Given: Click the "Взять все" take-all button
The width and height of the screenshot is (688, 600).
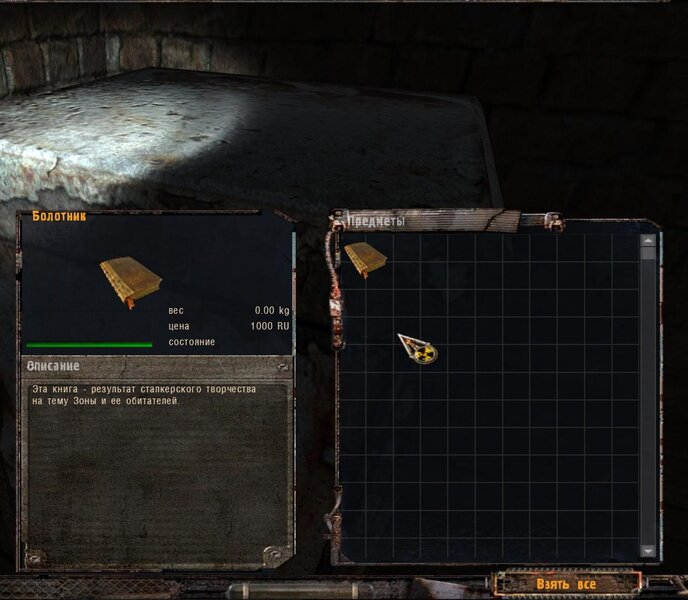Looking at the screenshot, I should click(564, 584).
